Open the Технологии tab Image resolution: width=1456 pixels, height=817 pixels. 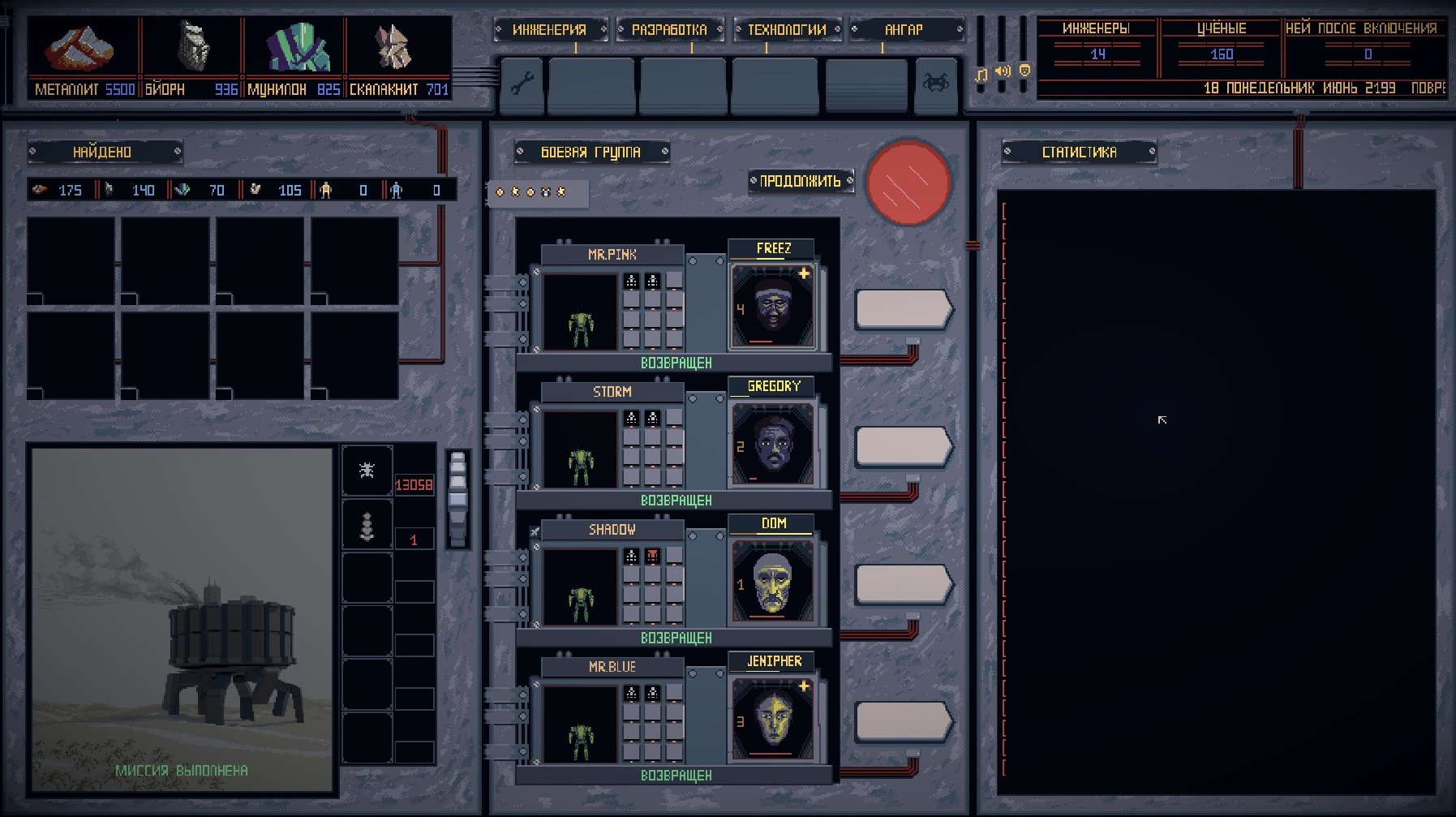coord(787,30)
